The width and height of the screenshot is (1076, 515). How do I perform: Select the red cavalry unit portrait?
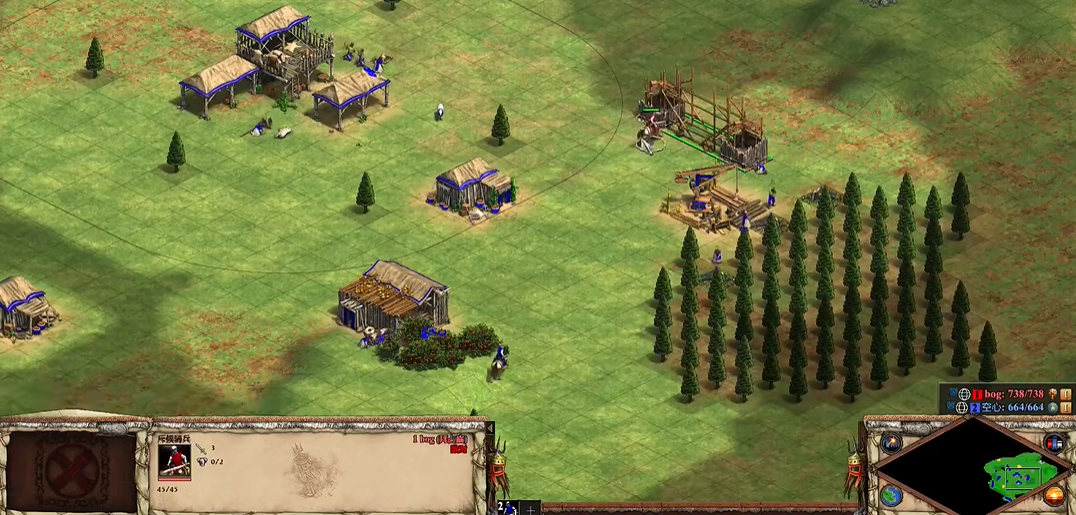[x=174, y=461]
